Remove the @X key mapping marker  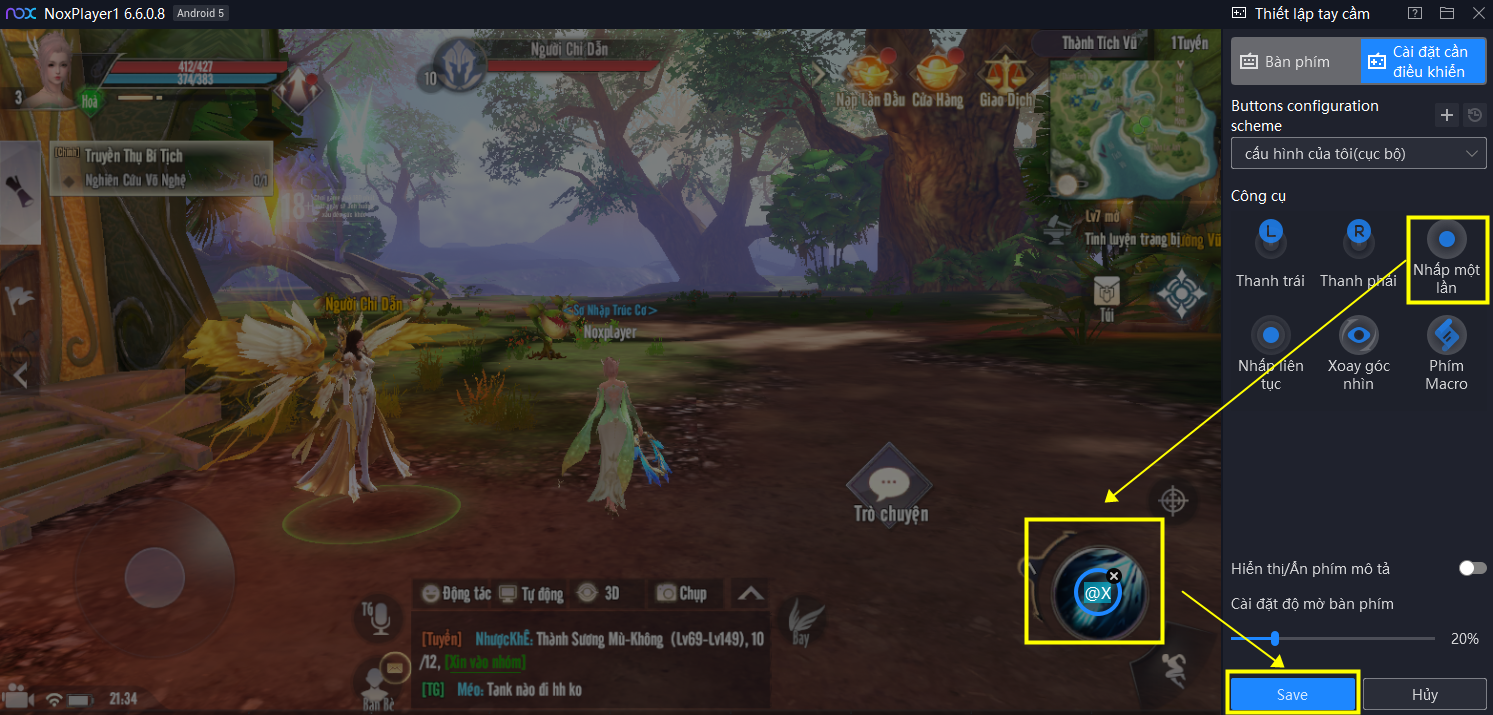(1114, 576)
